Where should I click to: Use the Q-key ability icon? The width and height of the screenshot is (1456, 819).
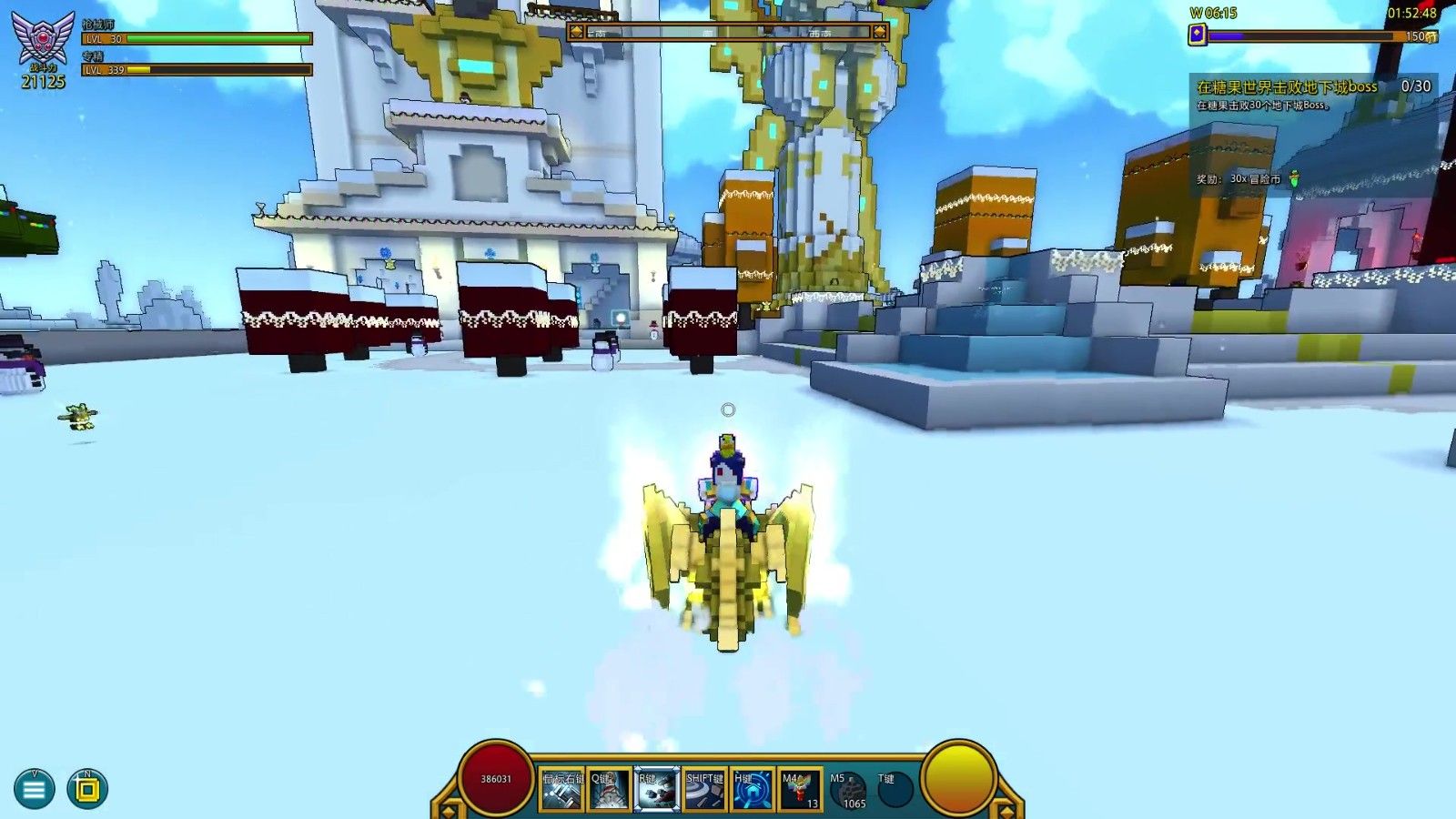click(x=609, y=790)
